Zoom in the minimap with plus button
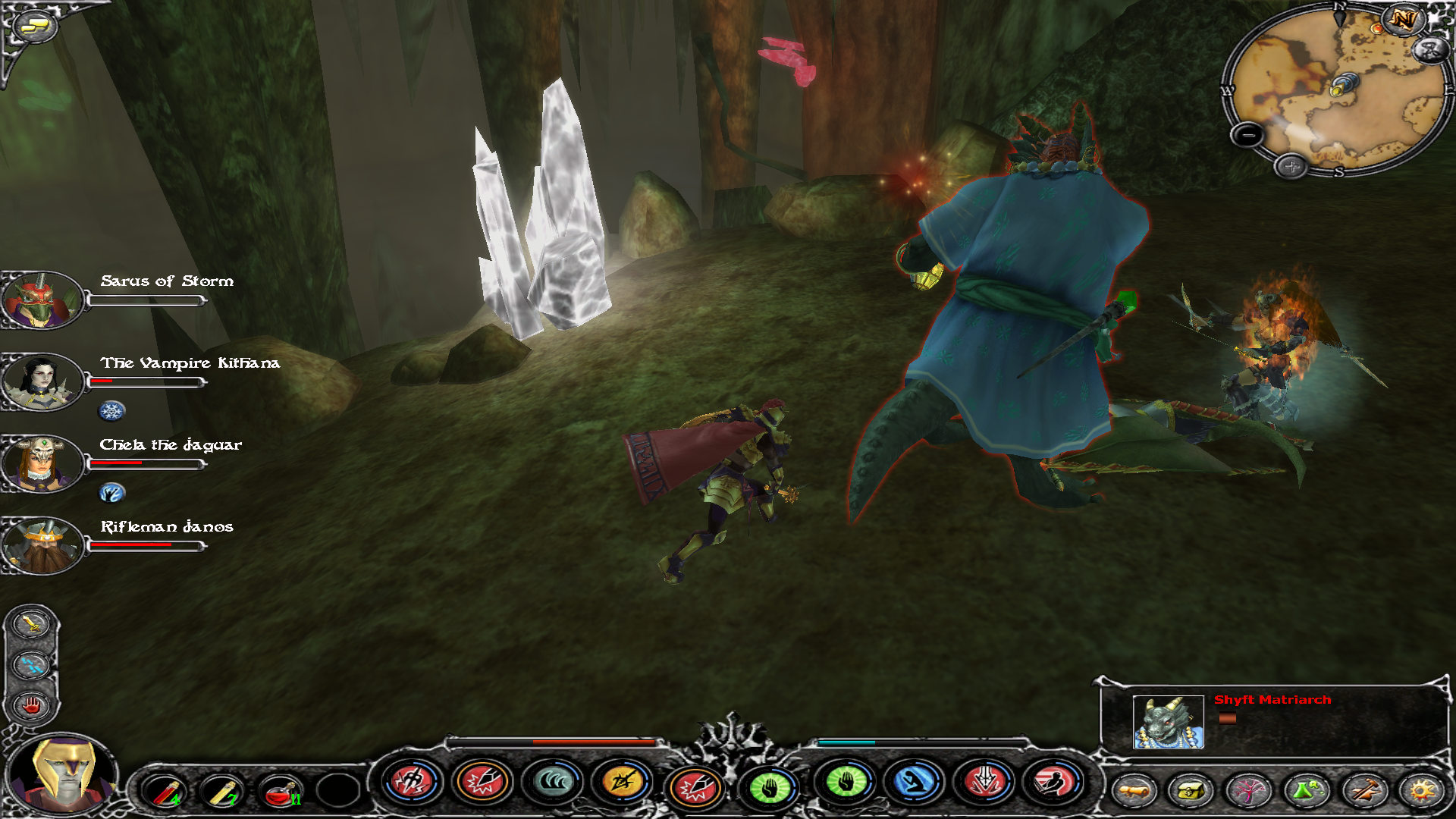This screenshot has width=1456, height=819. [1291, 166]
